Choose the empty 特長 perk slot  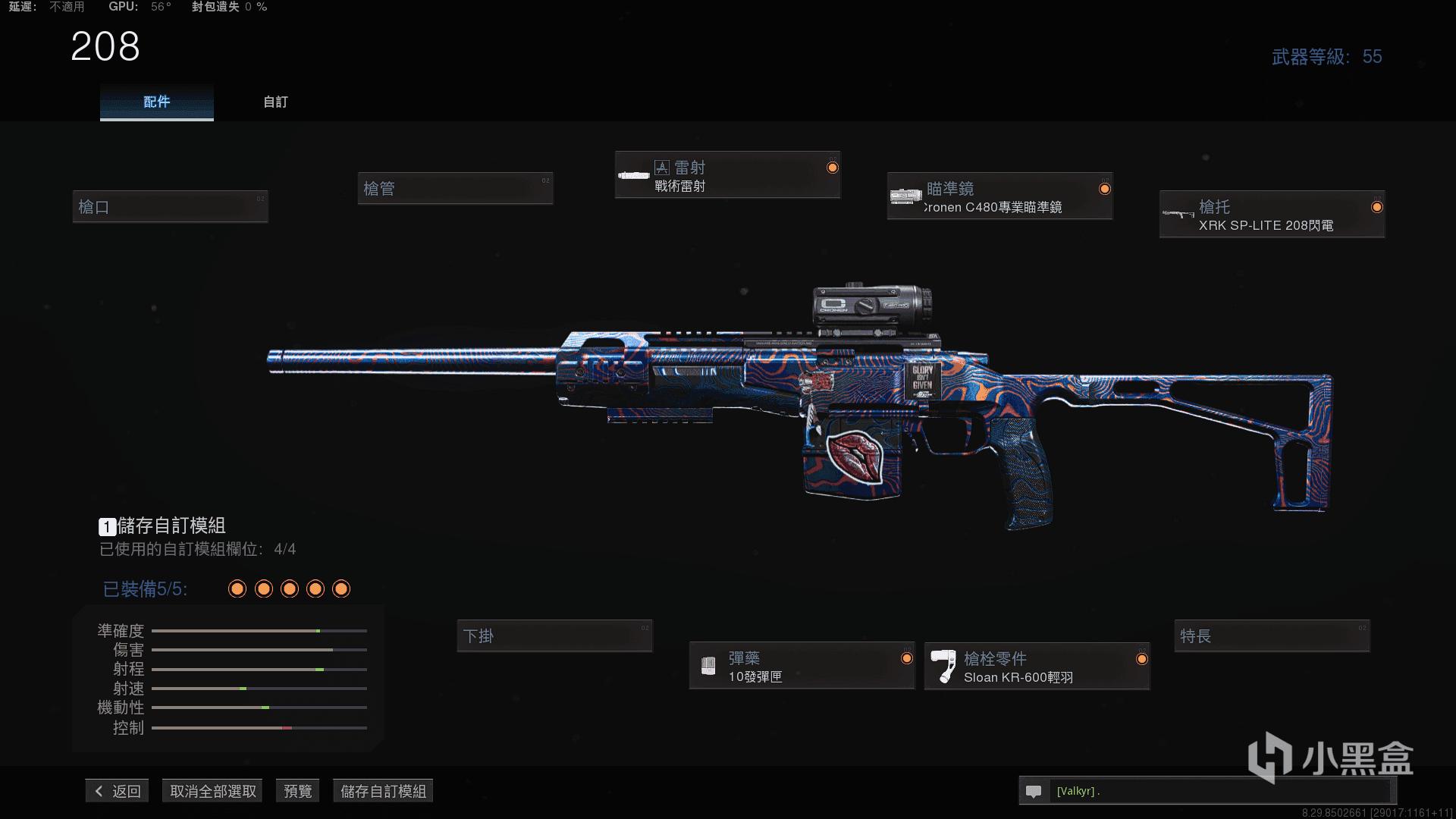point(1272,636)
